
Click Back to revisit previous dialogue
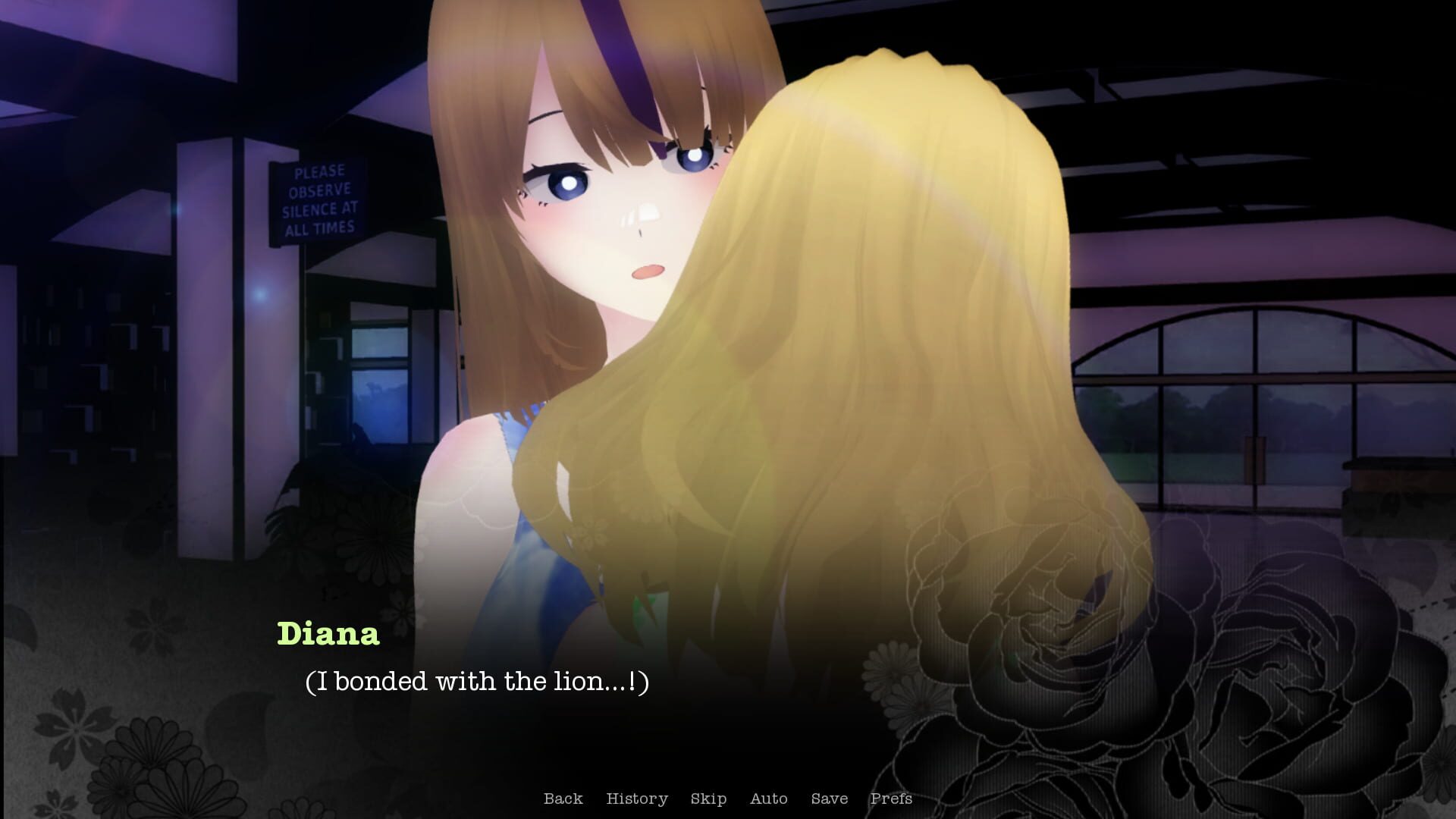[x=563, y=799]
